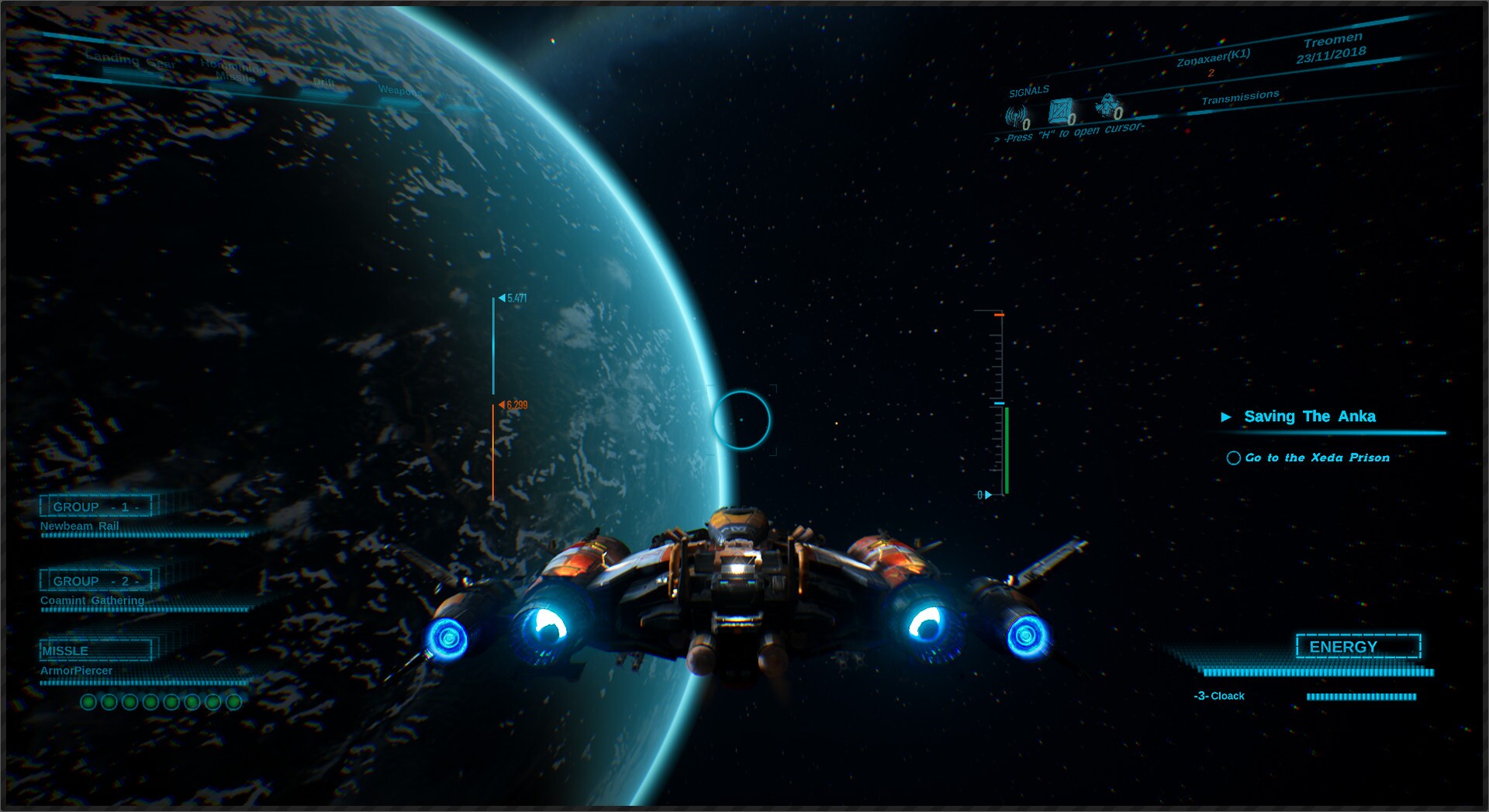Click the antenna signals icon
The image size is (1489, 812).
point(1016,116)
